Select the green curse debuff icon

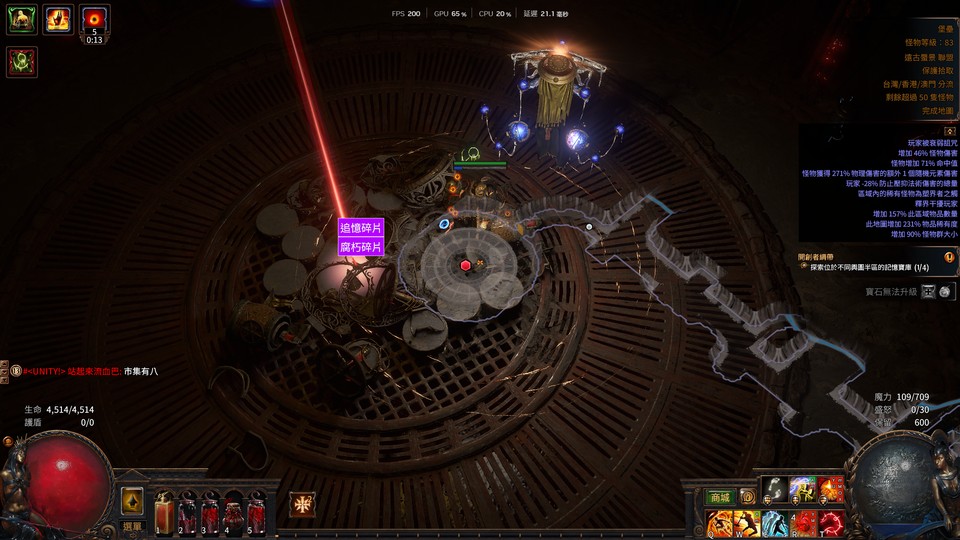[21, 62]
